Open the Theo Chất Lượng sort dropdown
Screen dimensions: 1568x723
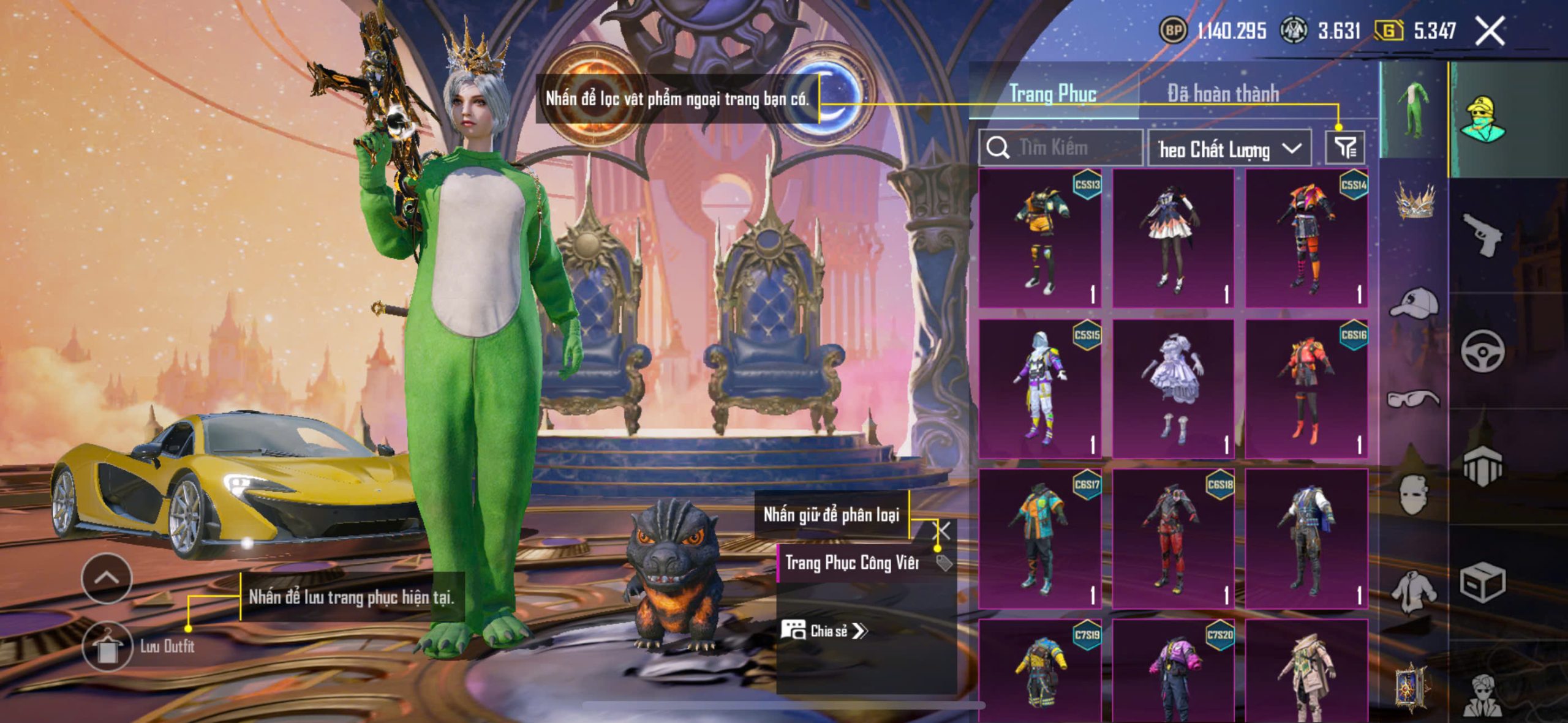click(1229, 149)
